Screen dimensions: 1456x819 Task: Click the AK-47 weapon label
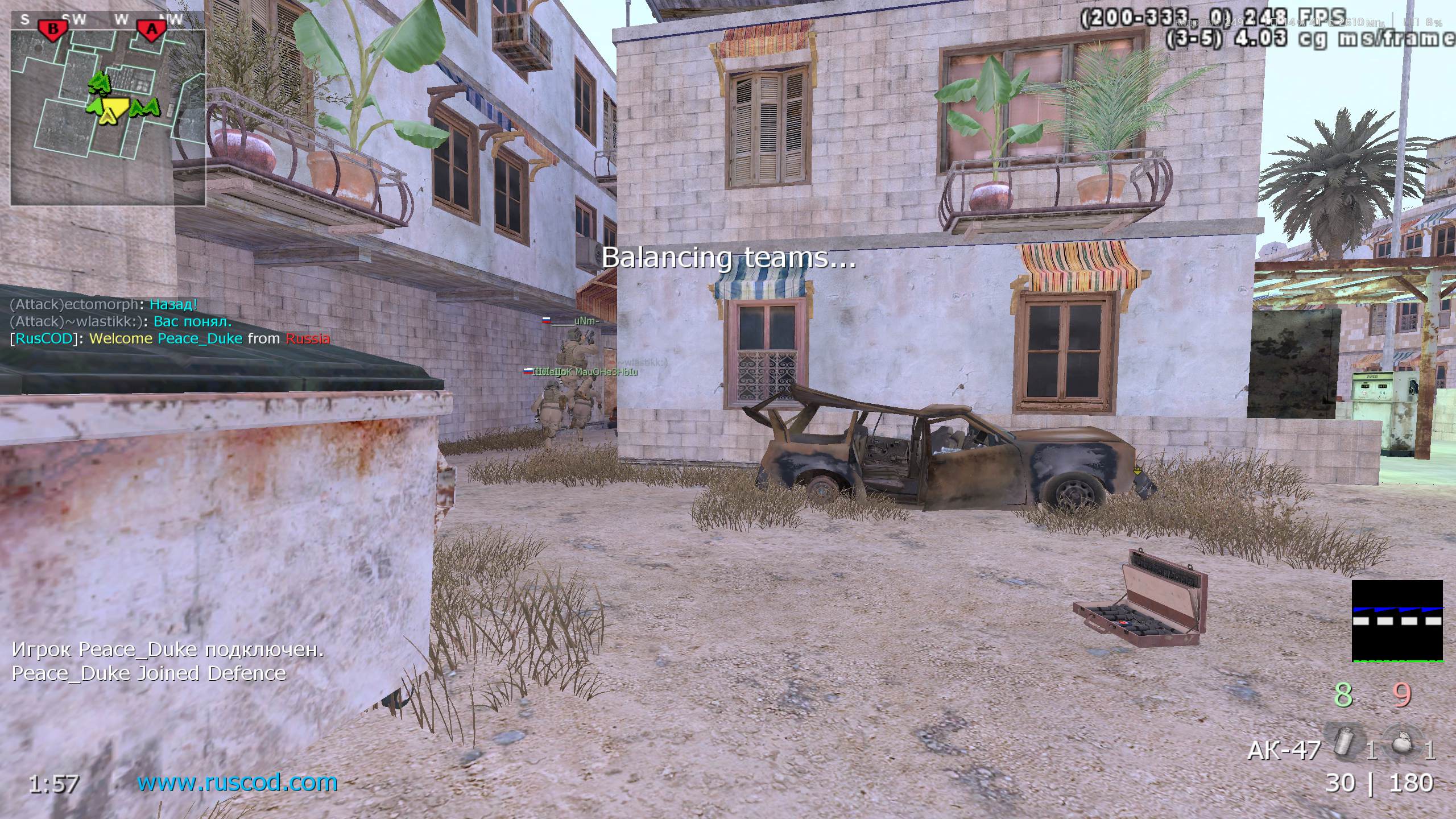(1283, 751)
